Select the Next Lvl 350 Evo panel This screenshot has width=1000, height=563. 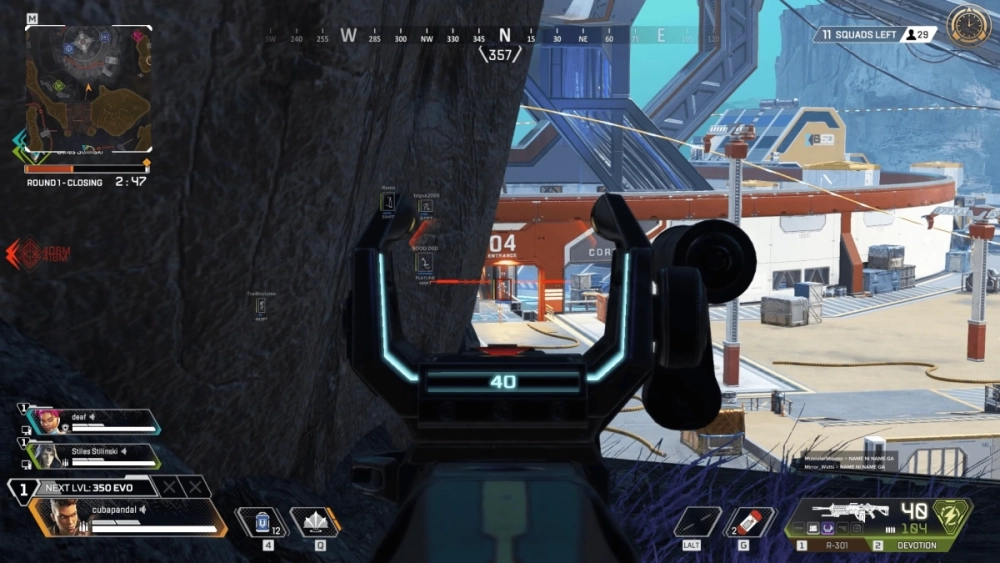pos(95,488)
